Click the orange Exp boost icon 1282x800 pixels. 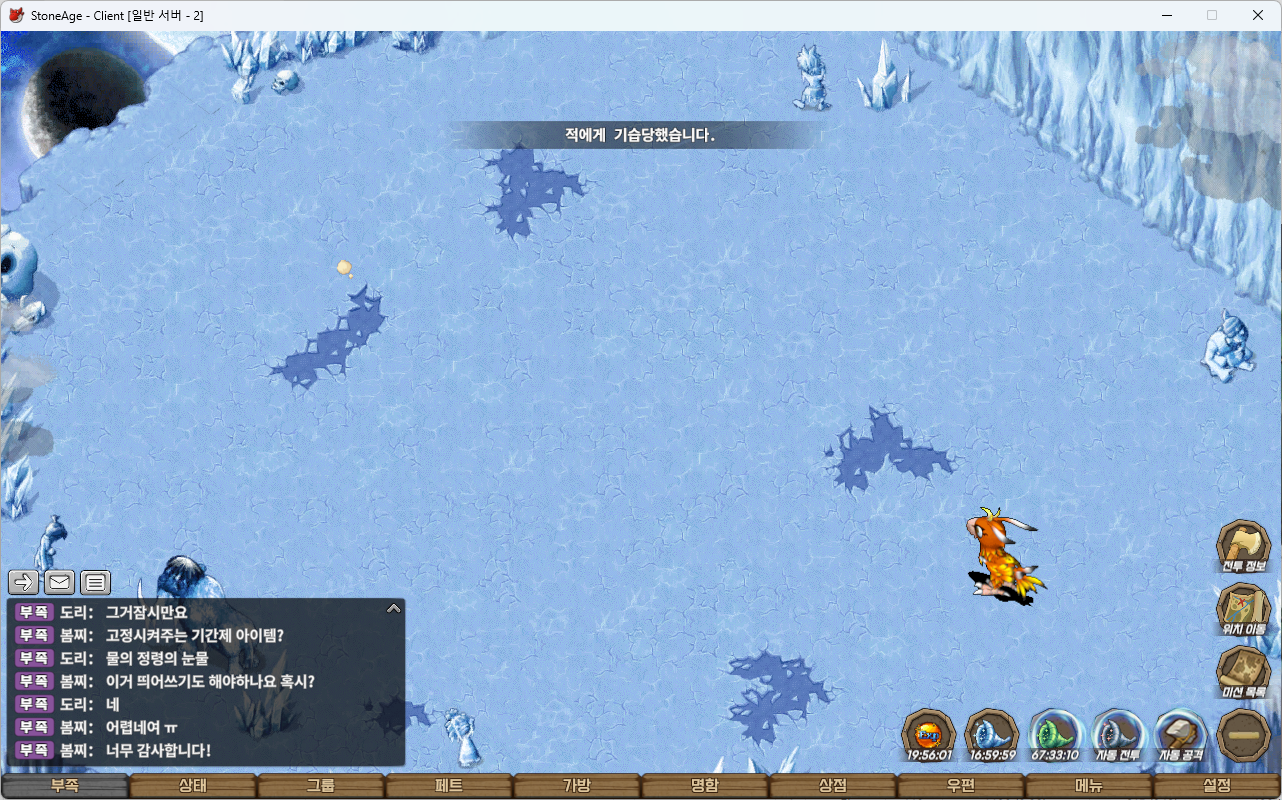pyautogui.click(x=929, y=734)
